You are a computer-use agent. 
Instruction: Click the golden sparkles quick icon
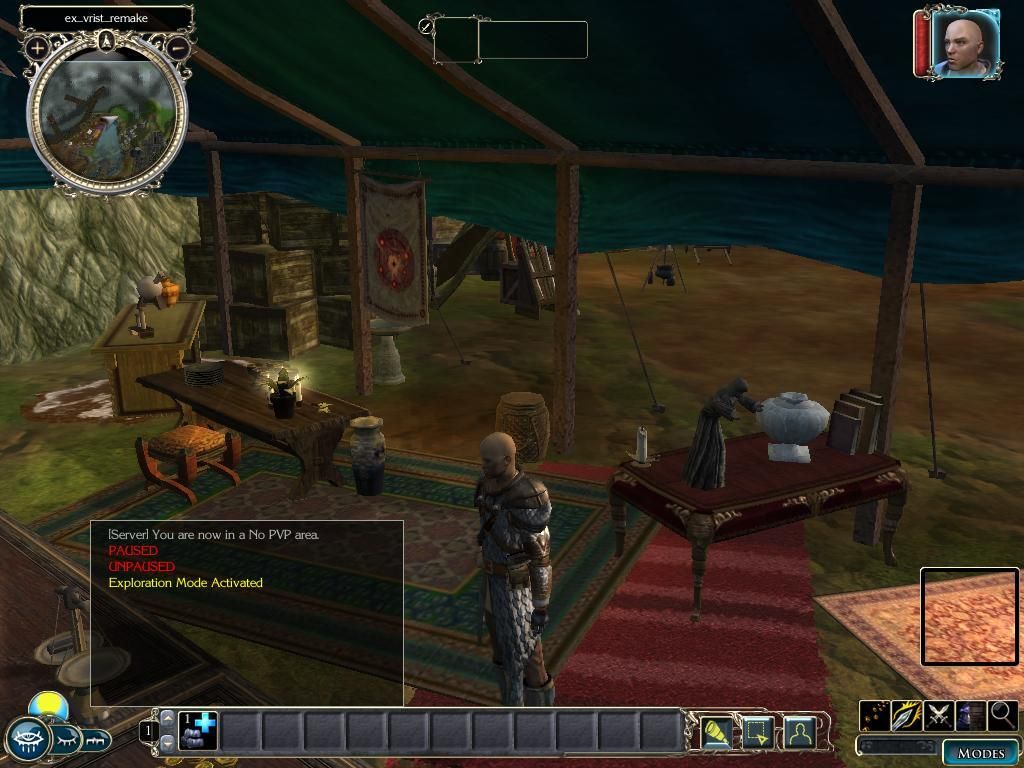(x=874, y=716)
